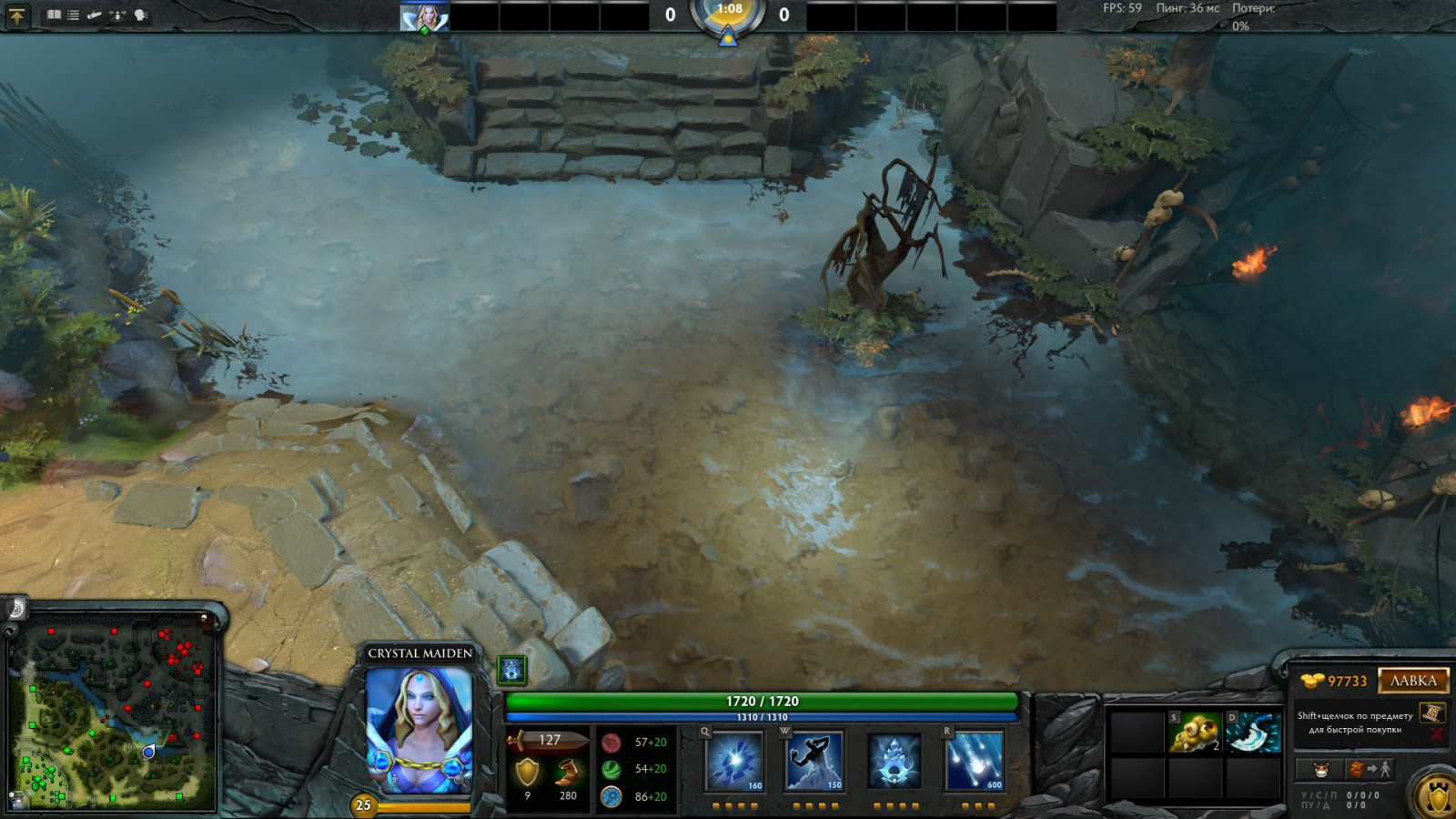Open the ЛАВКА shop
1456x819 pixels.
(x=1412, y=681)
